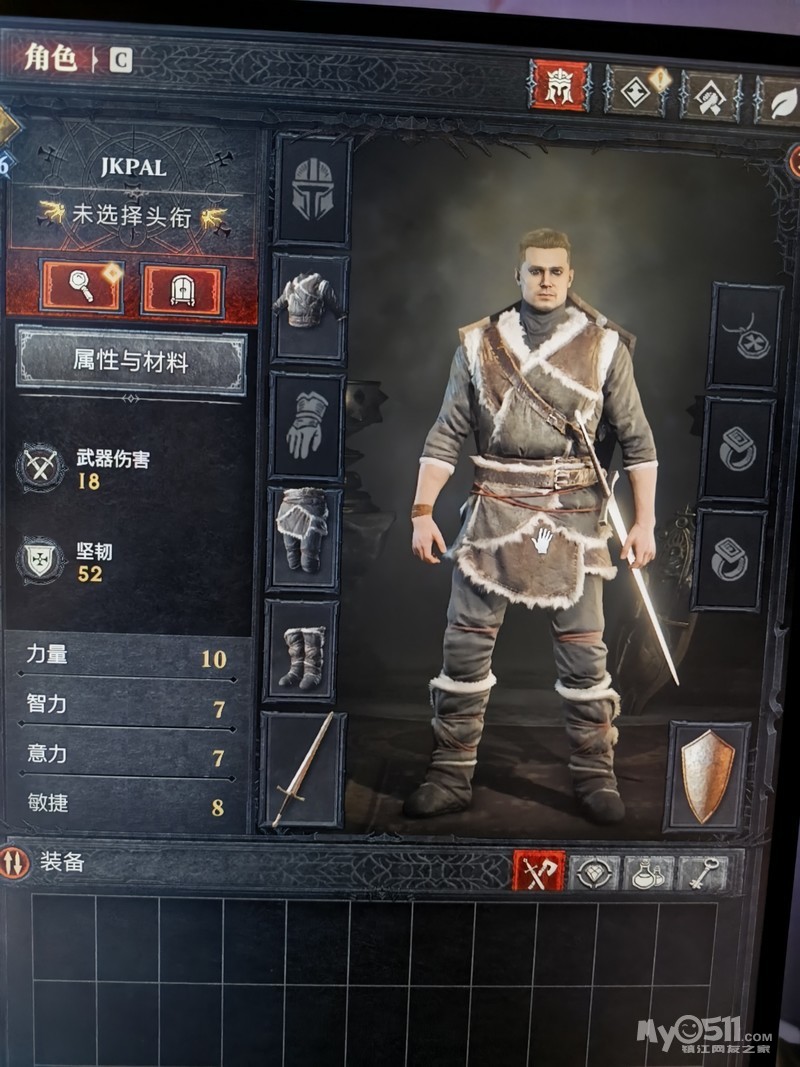Select the helmet equipment slot

(312, 190)
